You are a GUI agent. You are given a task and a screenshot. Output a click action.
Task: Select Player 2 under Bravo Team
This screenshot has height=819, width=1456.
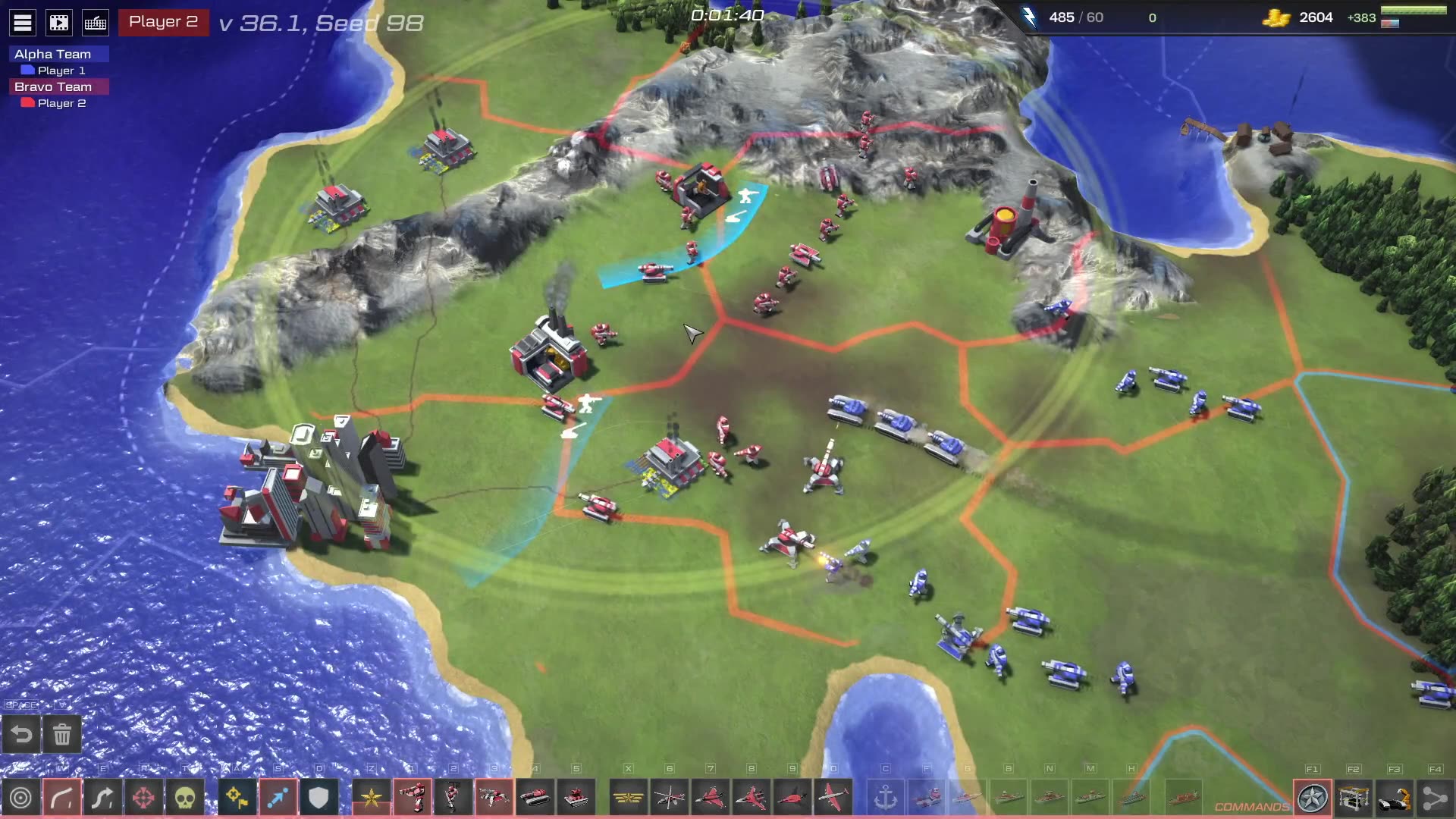click(x=61, y=103)
